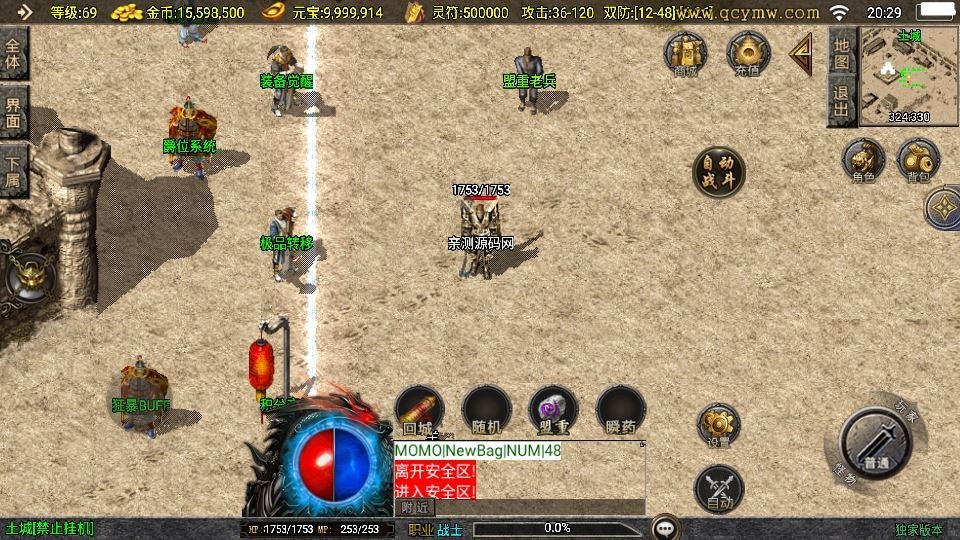Use the 盟重 teleport scroll
Viewport: 960px width, 540px height.
point(553,411)
